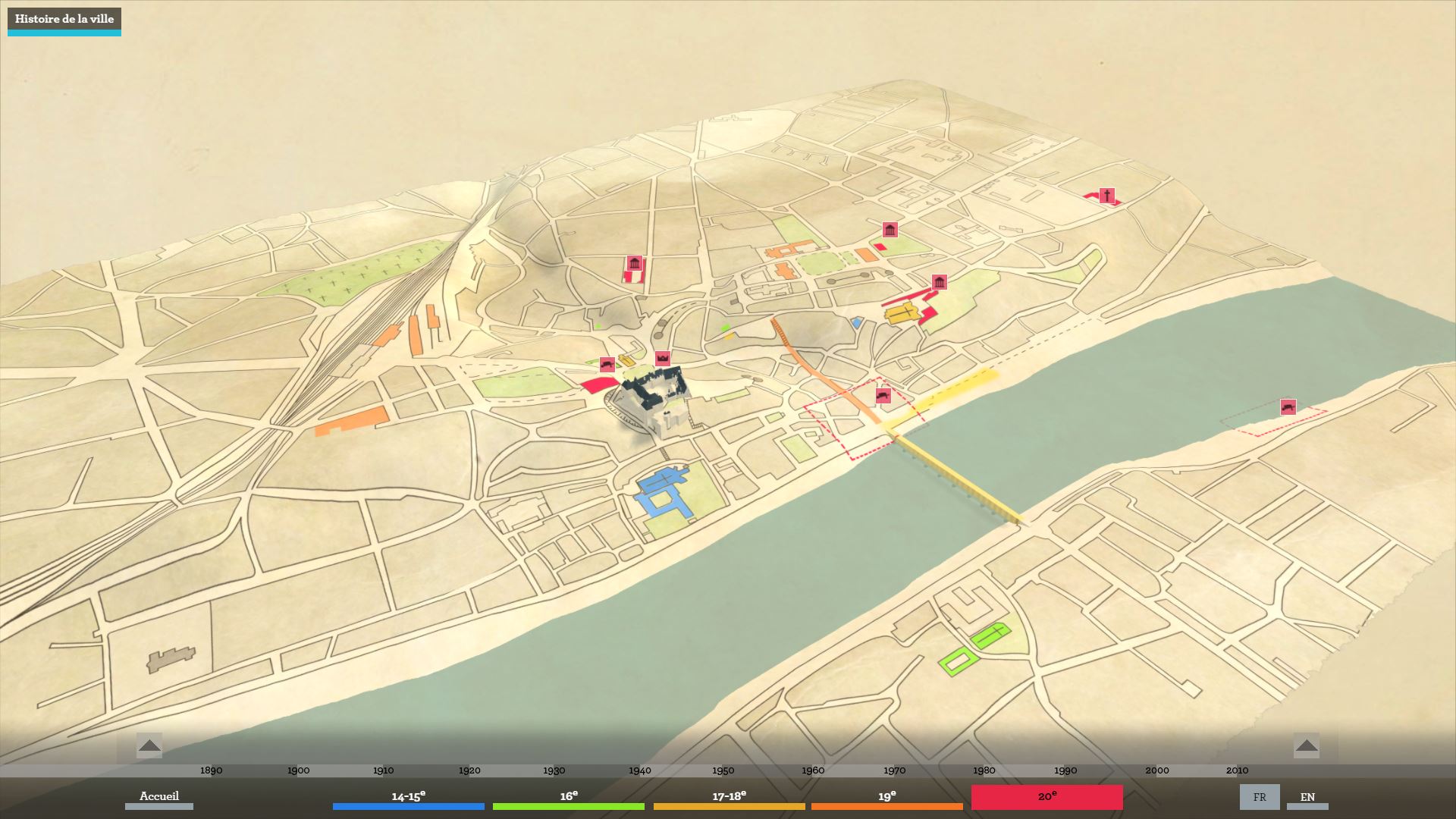Choose the 19e century tab

coord(886,797)
